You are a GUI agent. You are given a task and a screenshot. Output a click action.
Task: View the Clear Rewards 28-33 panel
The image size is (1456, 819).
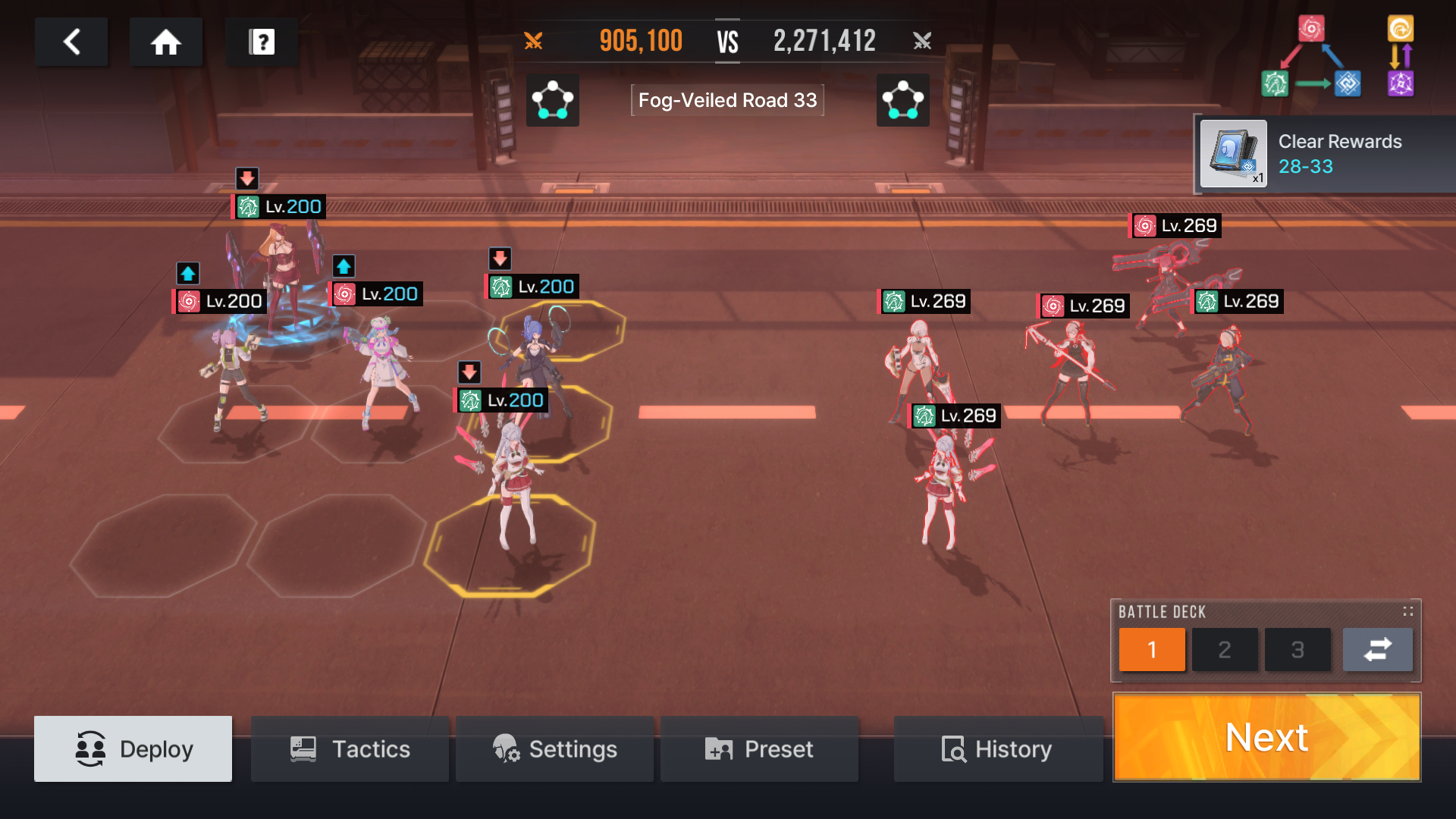click(1339, 154)
